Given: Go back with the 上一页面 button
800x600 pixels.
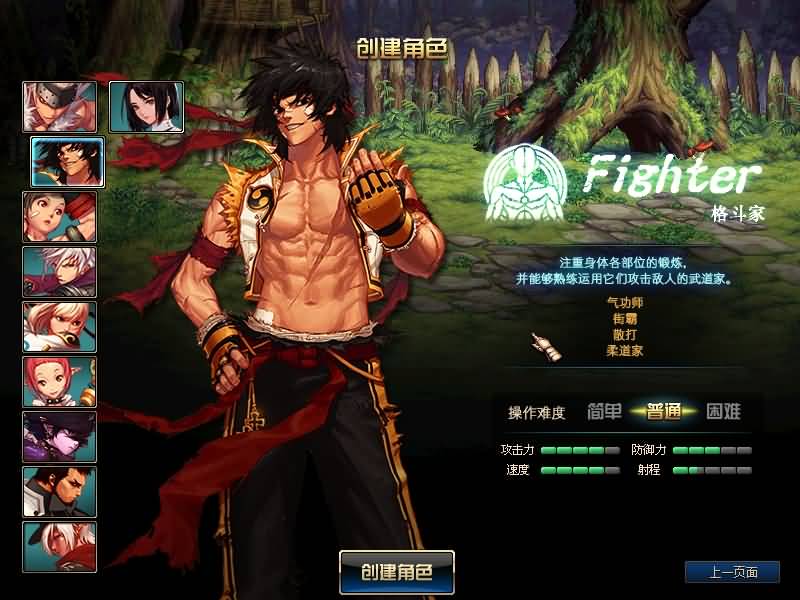Looking at the screenshot, I should click(732, 572).
